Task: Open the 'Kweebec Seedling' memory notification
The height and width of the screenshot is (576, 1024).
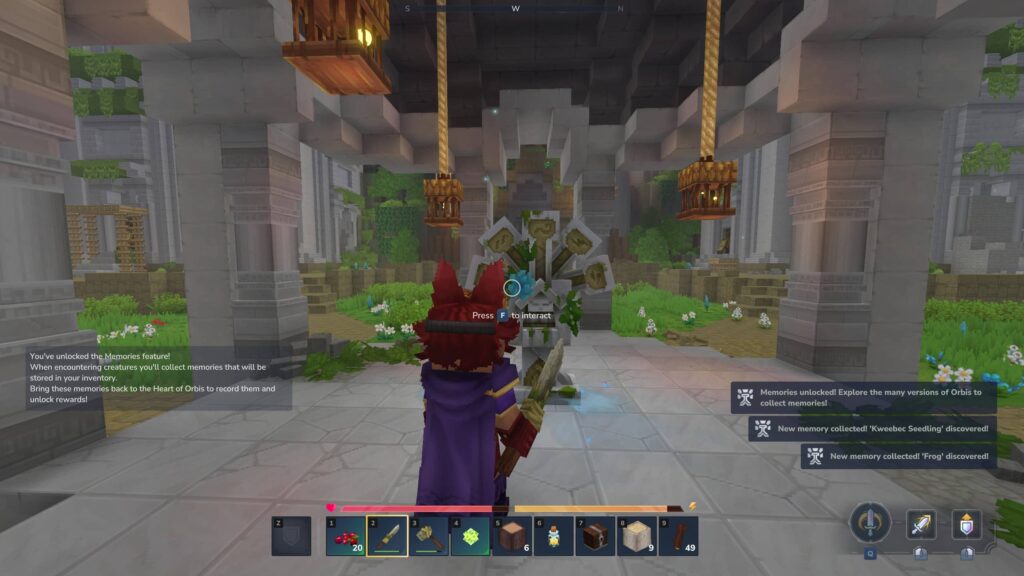Action: point(873,429)
